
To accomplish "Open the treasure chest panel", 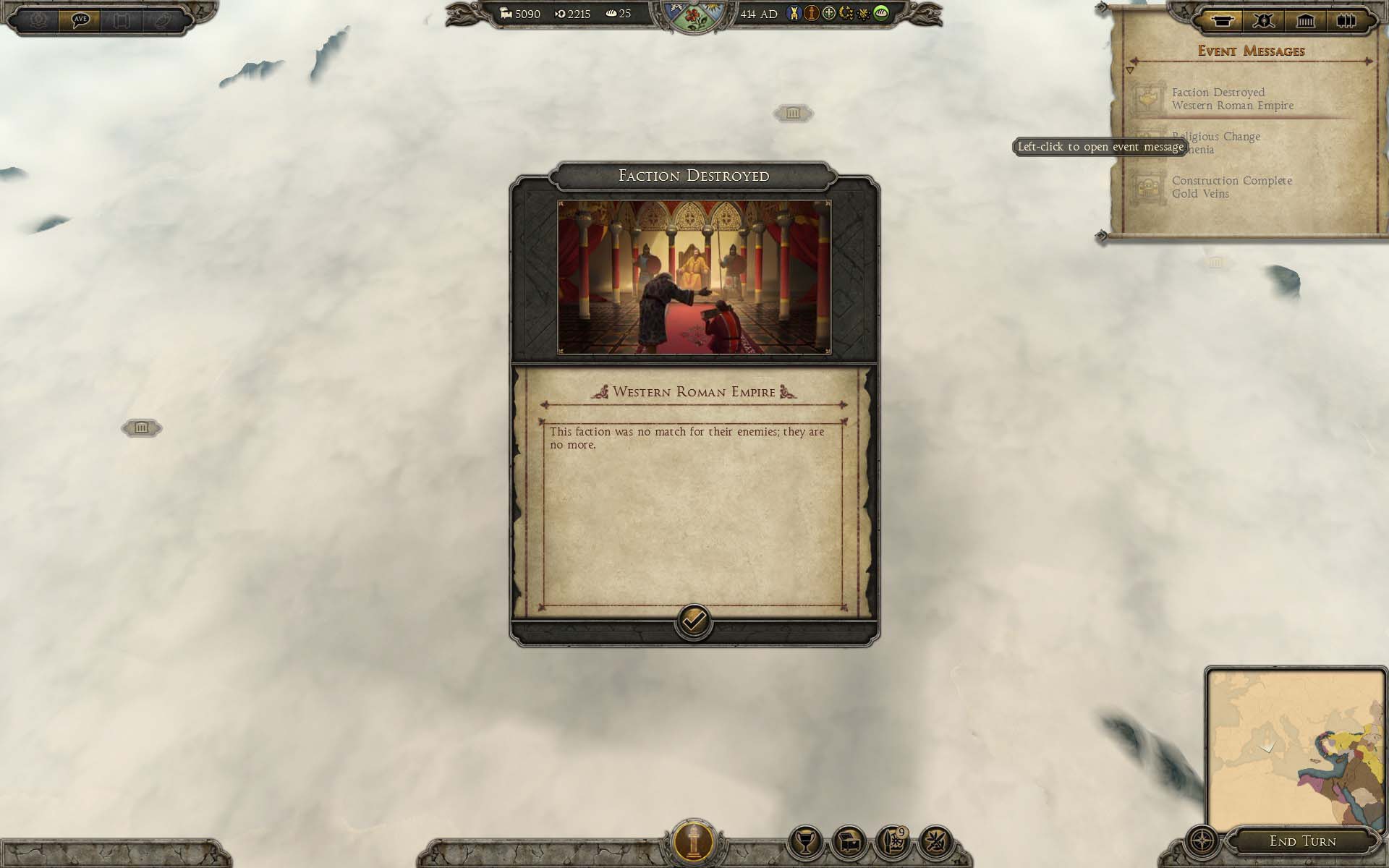I will (x=849, y=842).
